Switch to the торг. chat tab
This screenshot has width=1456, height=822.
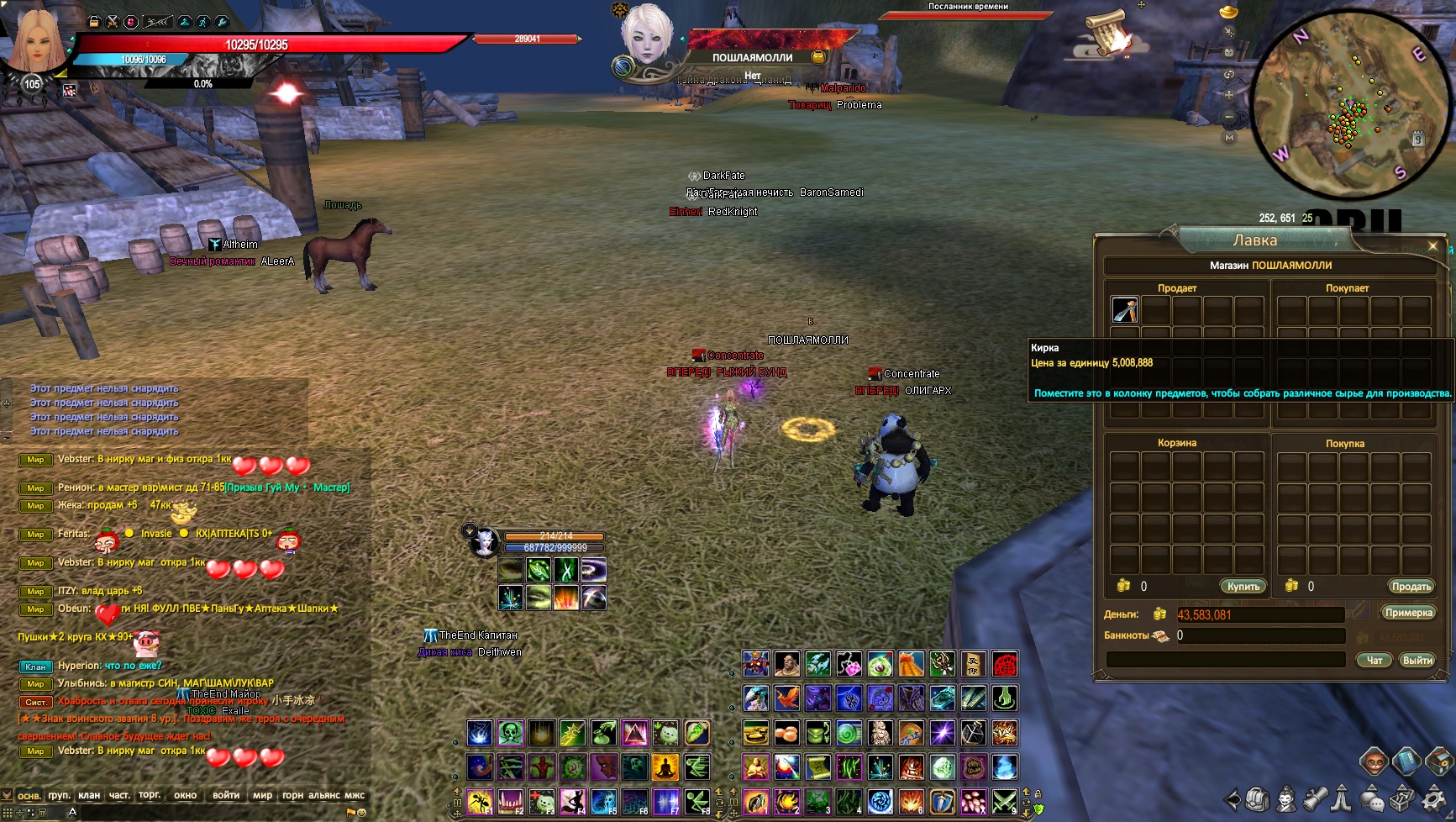[150, 795]
